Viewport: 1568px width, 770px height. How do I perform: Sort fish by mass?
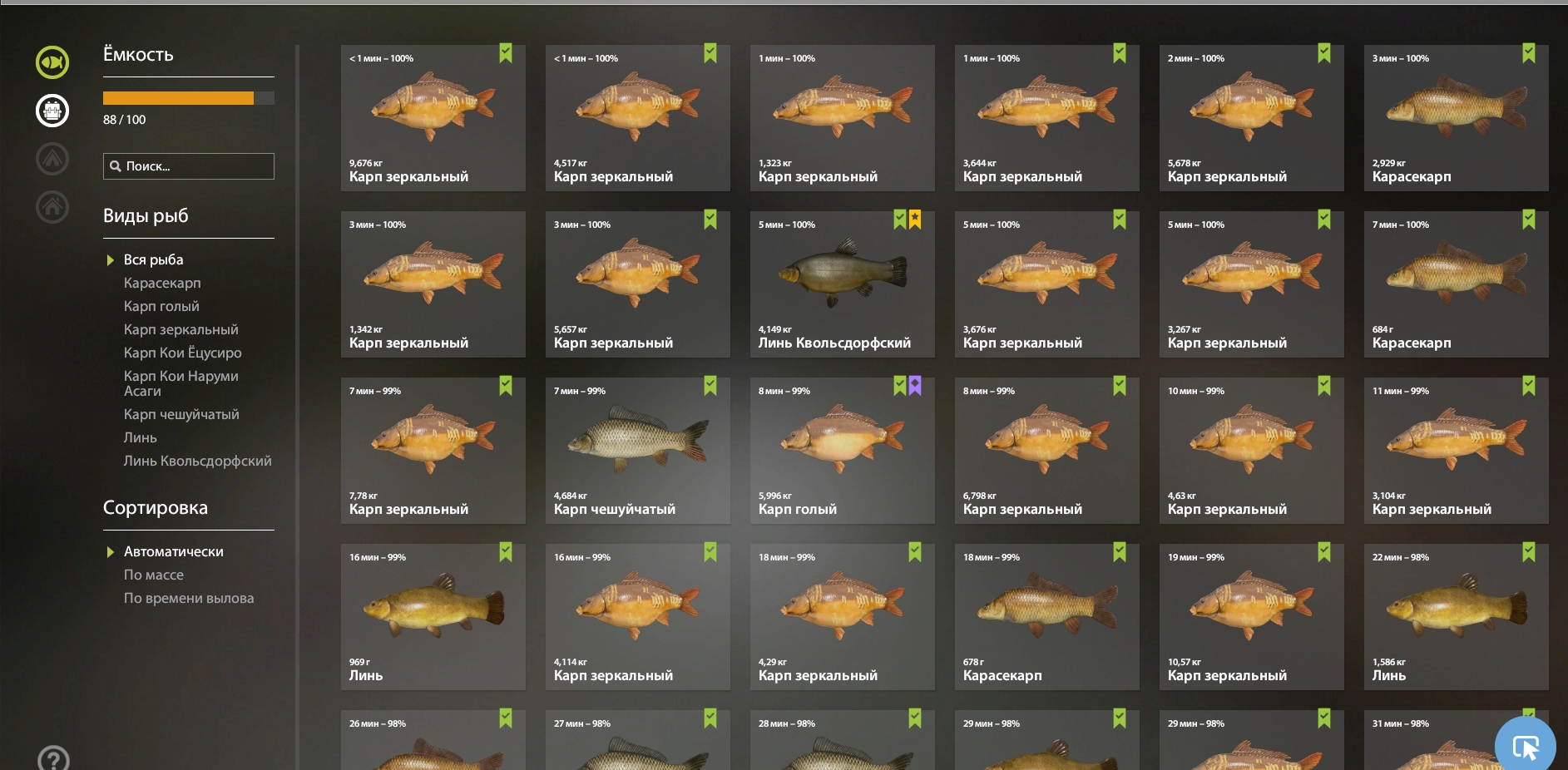[154, 575]
